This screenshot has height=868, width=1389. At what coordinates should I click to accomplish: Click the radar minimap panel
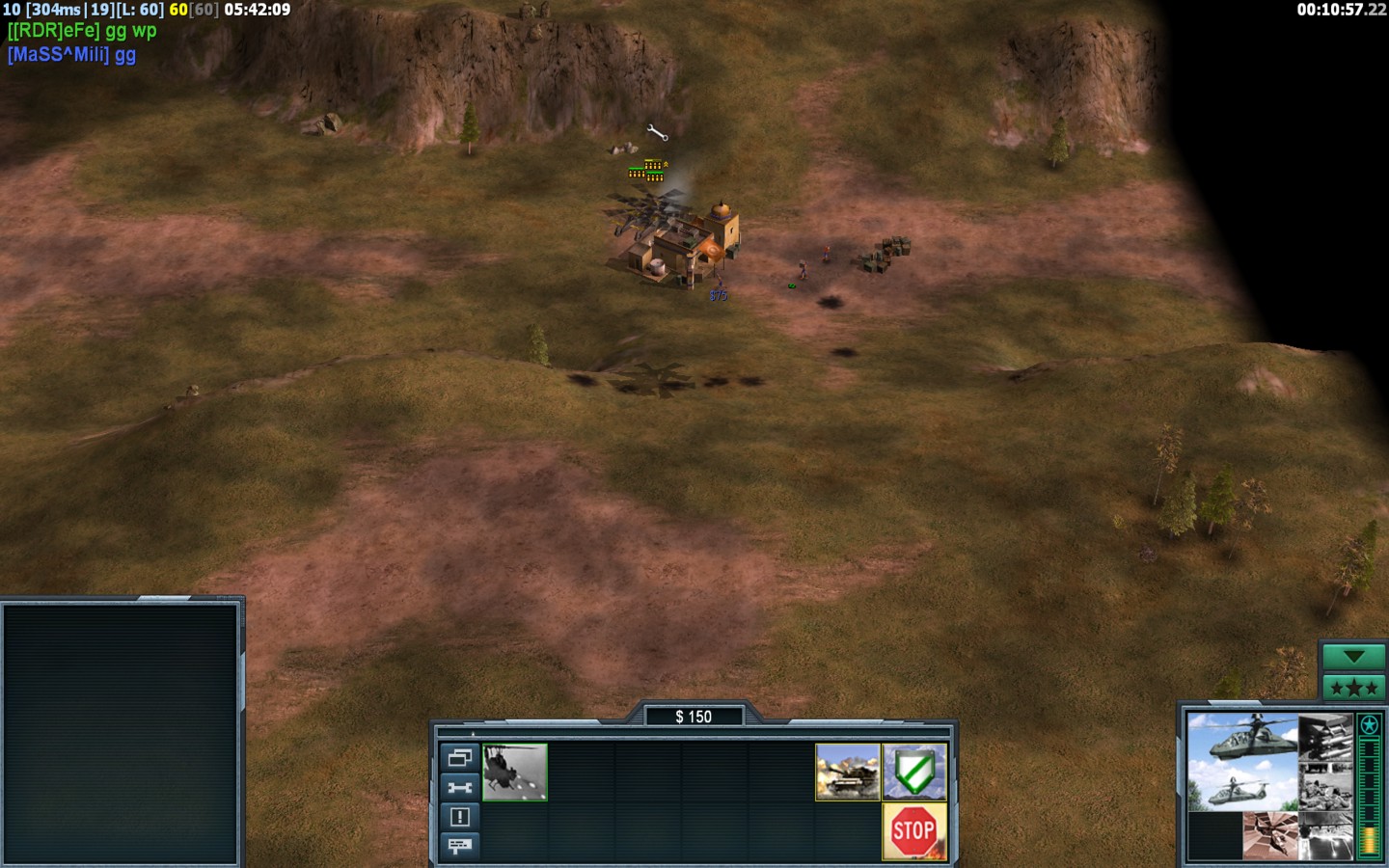coord(122,733)
